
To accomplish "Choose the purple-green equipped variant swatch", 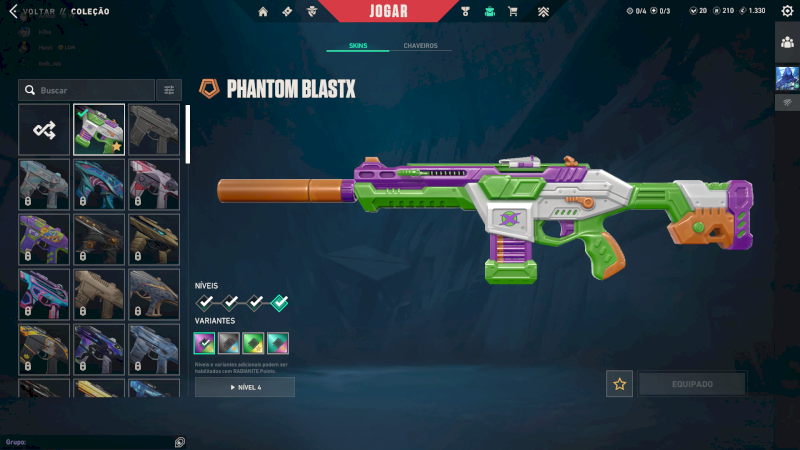I will 205,343.
